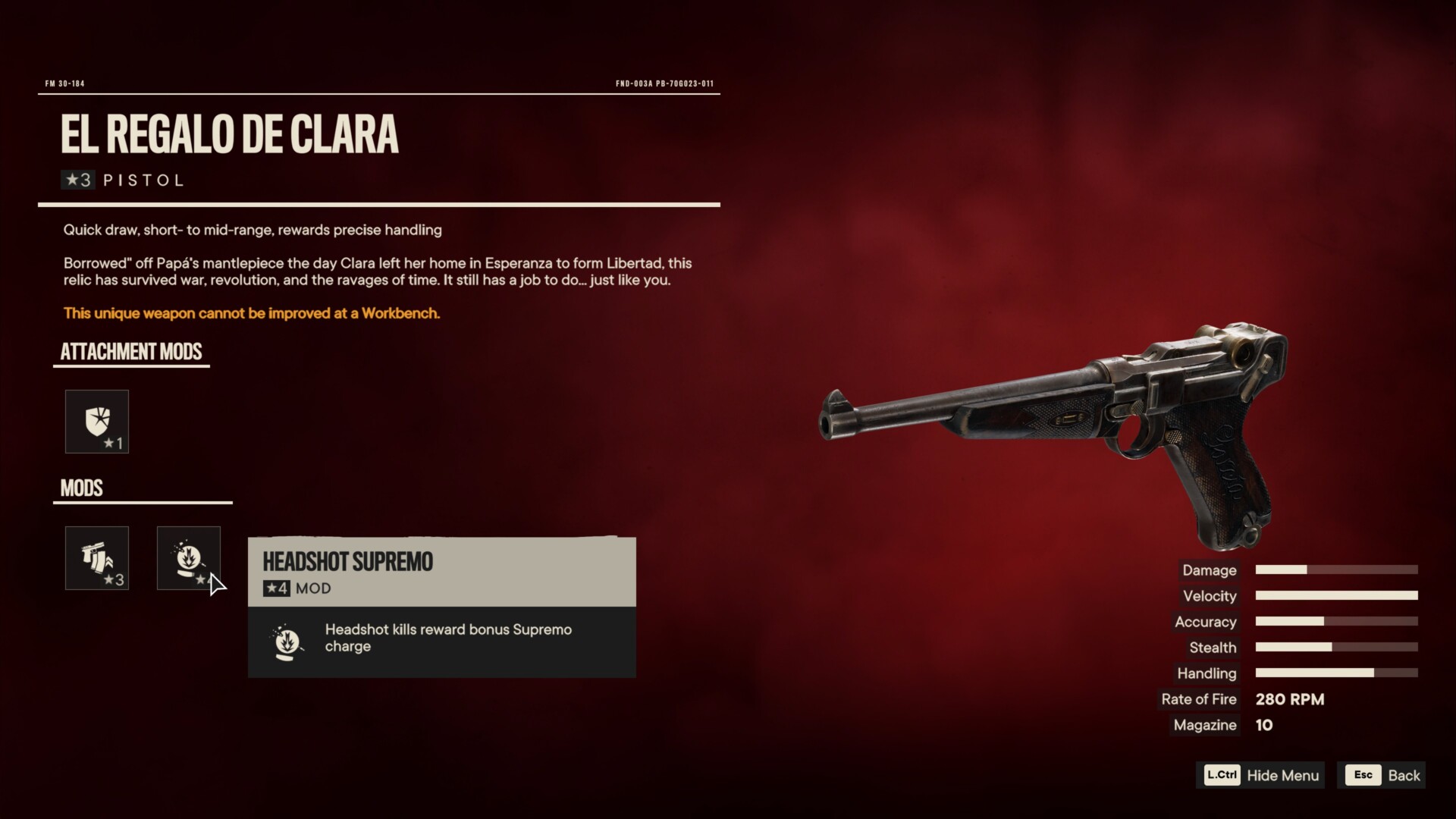
Task: Click the Hide Menu button
Action: 1261,775
